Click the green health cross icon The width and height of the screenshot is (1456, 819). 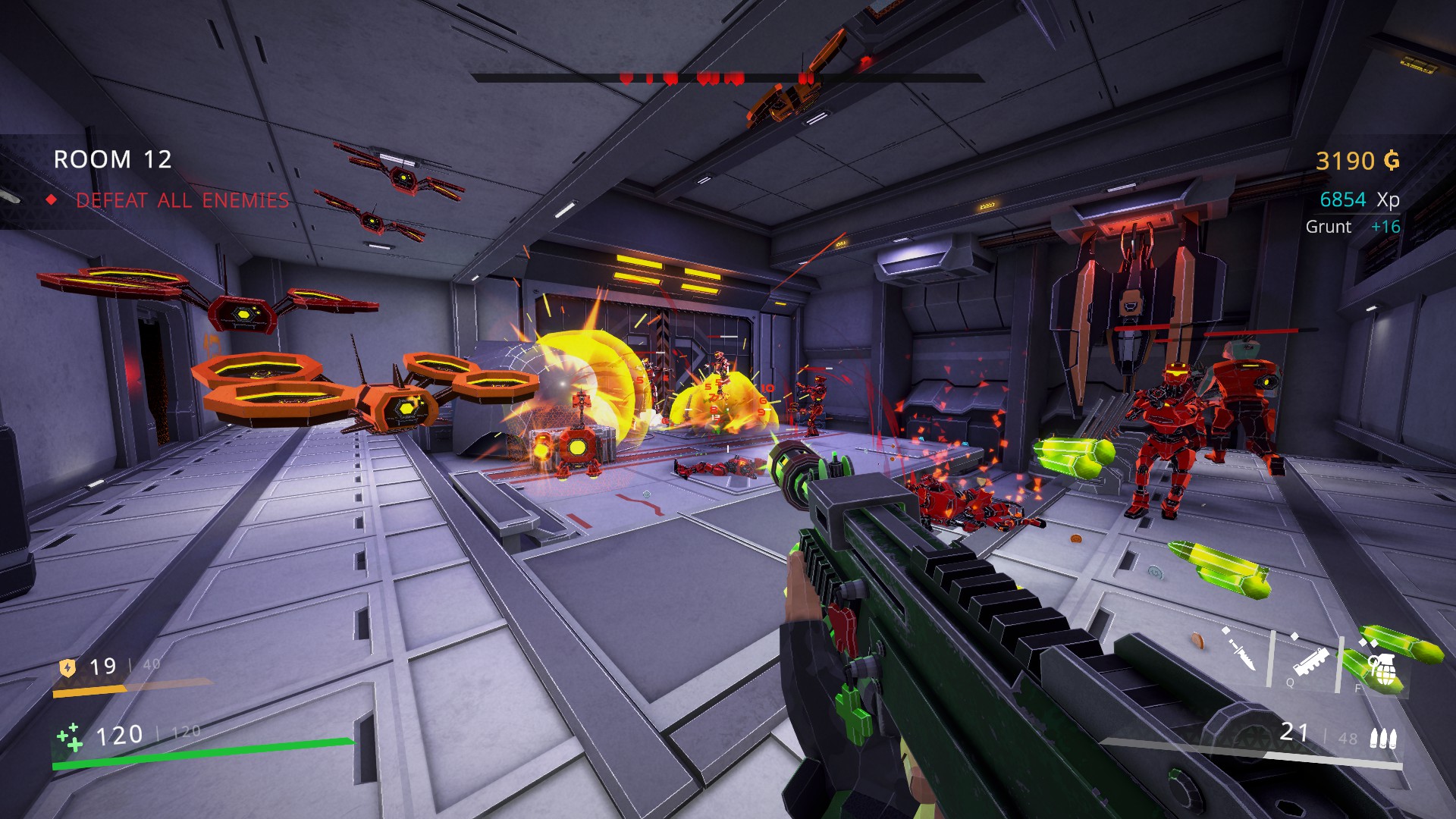pyautogui.click(x=70, y=736)
